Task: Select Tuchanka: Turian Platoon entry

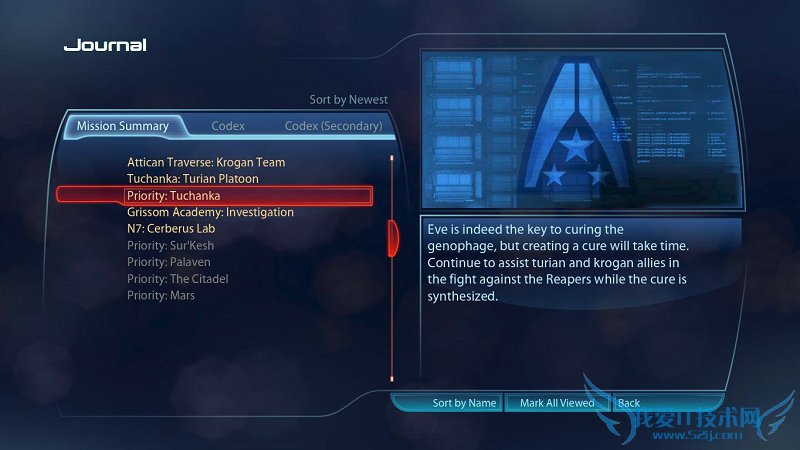Action: tap(193, 179)
